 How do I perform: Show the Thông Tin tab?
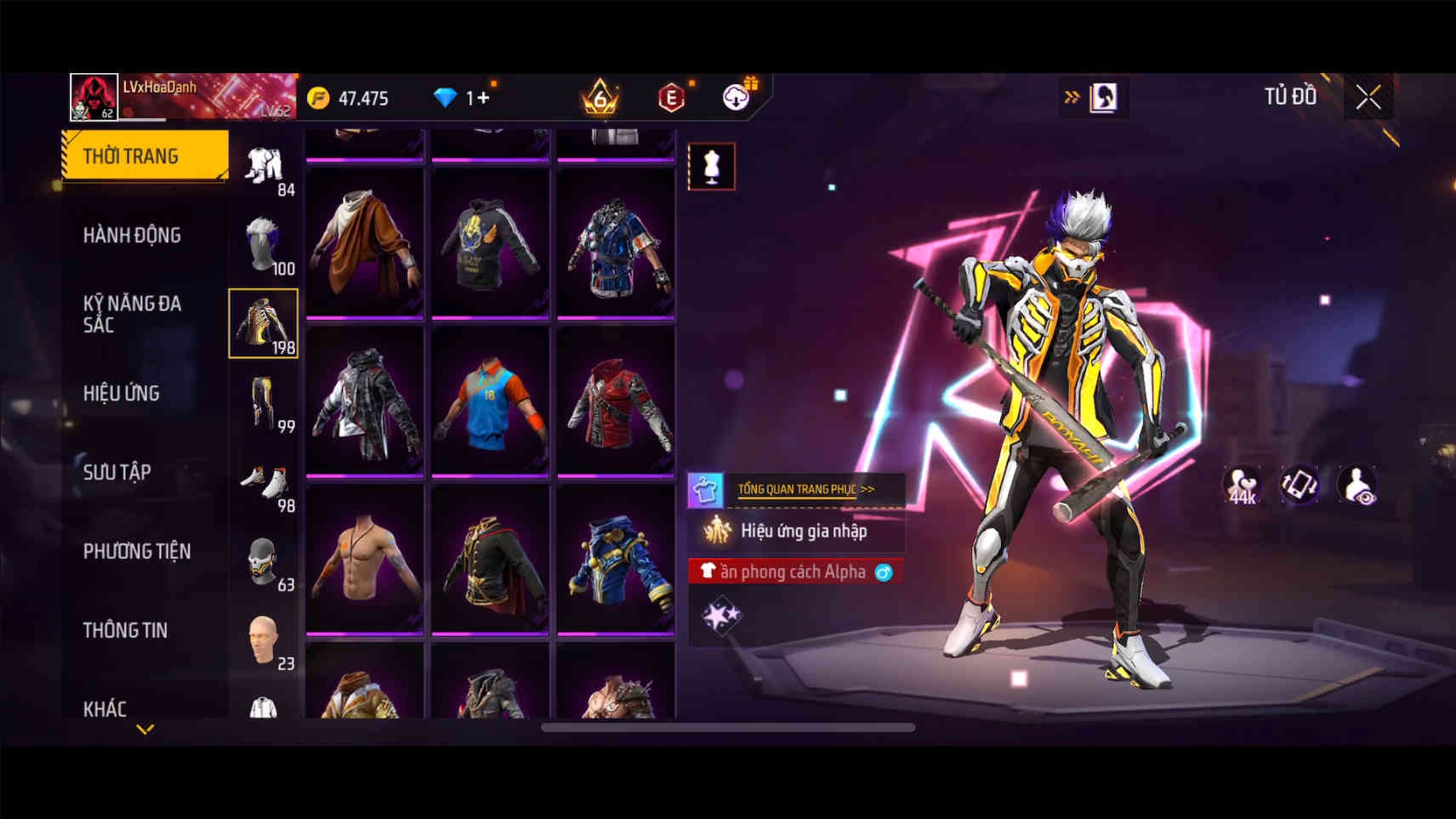(x=125, y=630)
